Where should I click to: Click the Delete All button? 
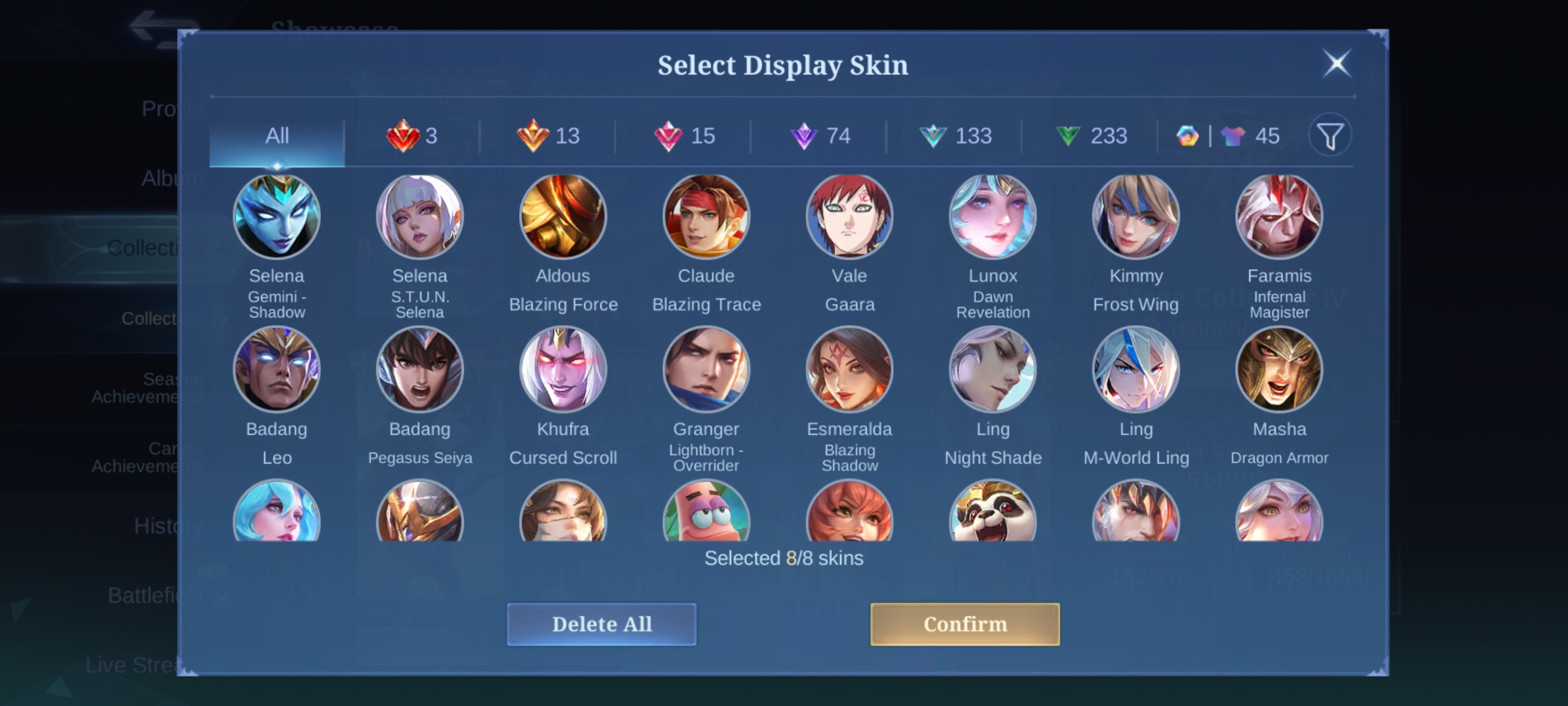[x=601, y=624]
